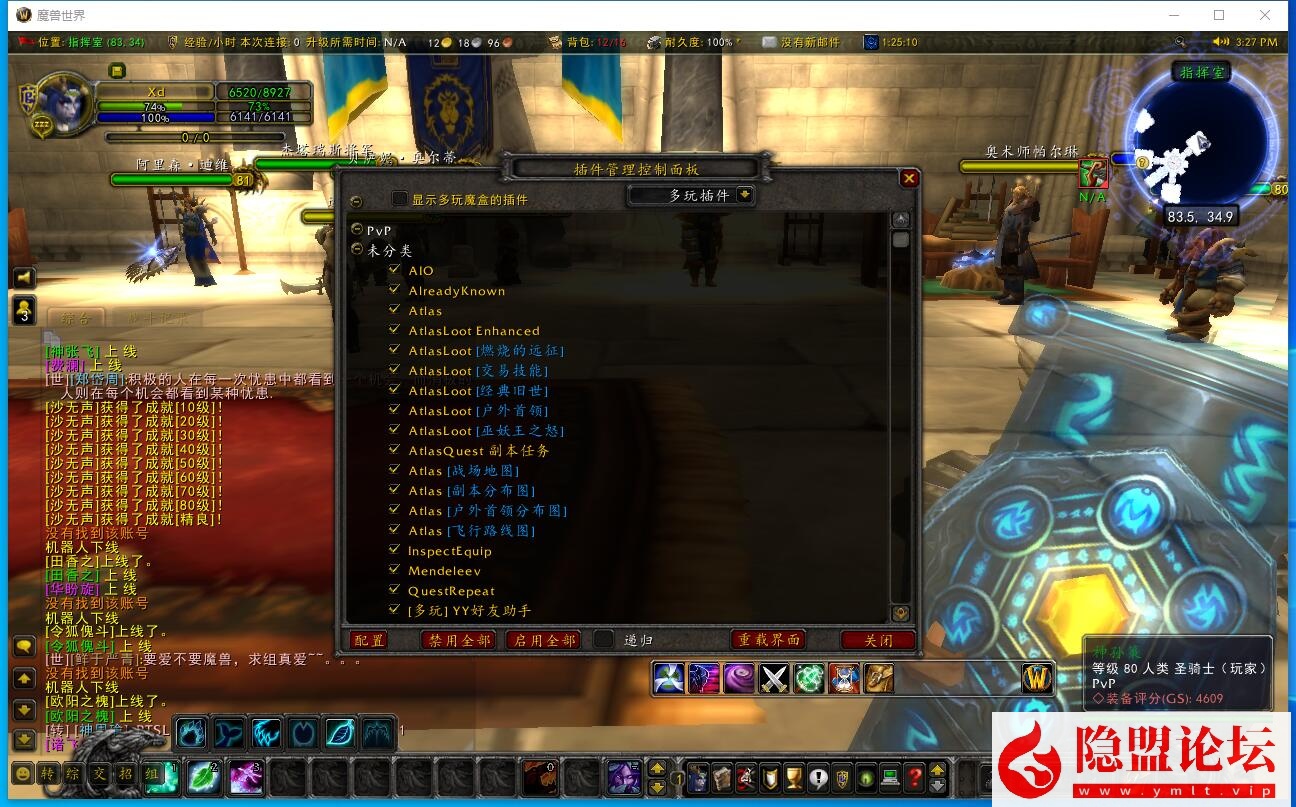The height and width of the screenshot is (807, 1296).
Task: Open the 配置 (config) button
Action: tap(369, 640)
